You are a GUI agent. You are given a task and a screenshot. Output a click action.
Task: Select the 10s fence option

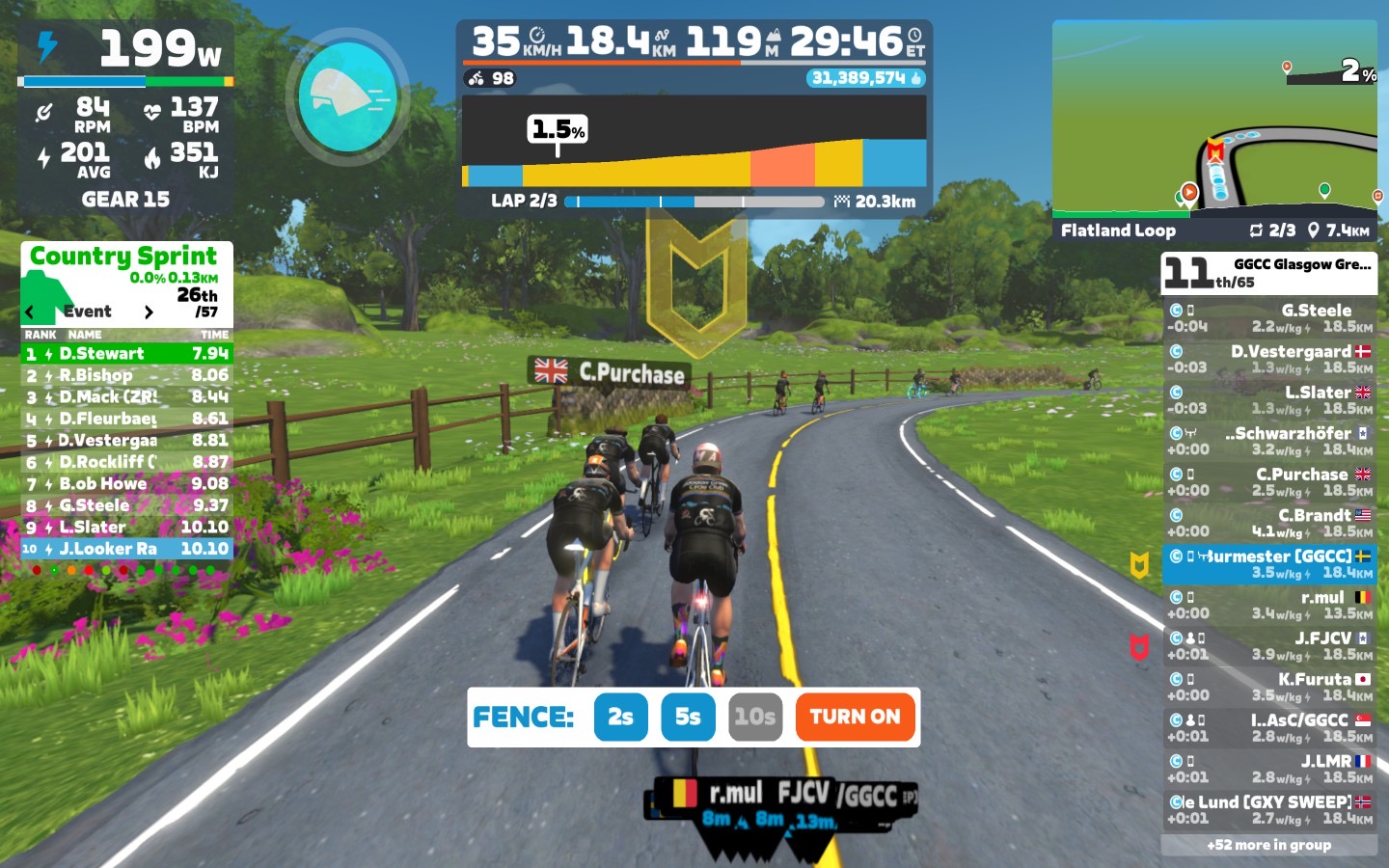754,717
